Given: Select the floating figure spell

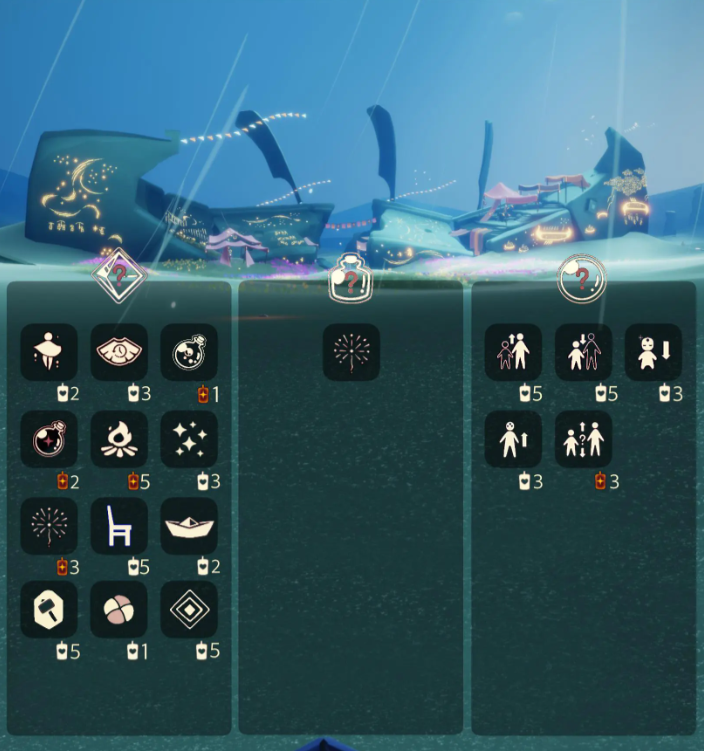Looking at the screenshot, I should point(49,352).
